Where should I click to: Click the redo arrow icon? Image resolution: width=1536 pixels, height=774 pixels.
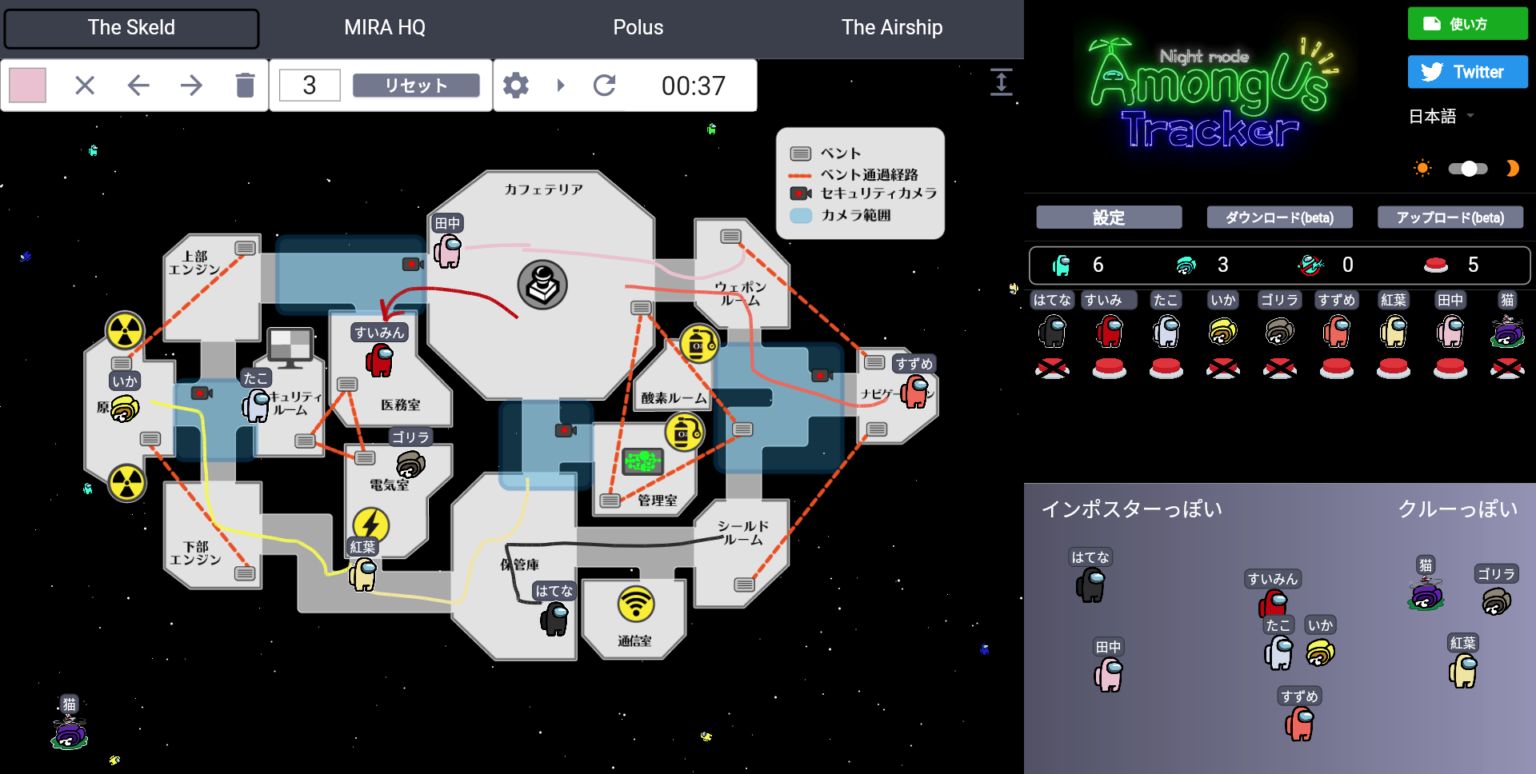coord(190,85)
